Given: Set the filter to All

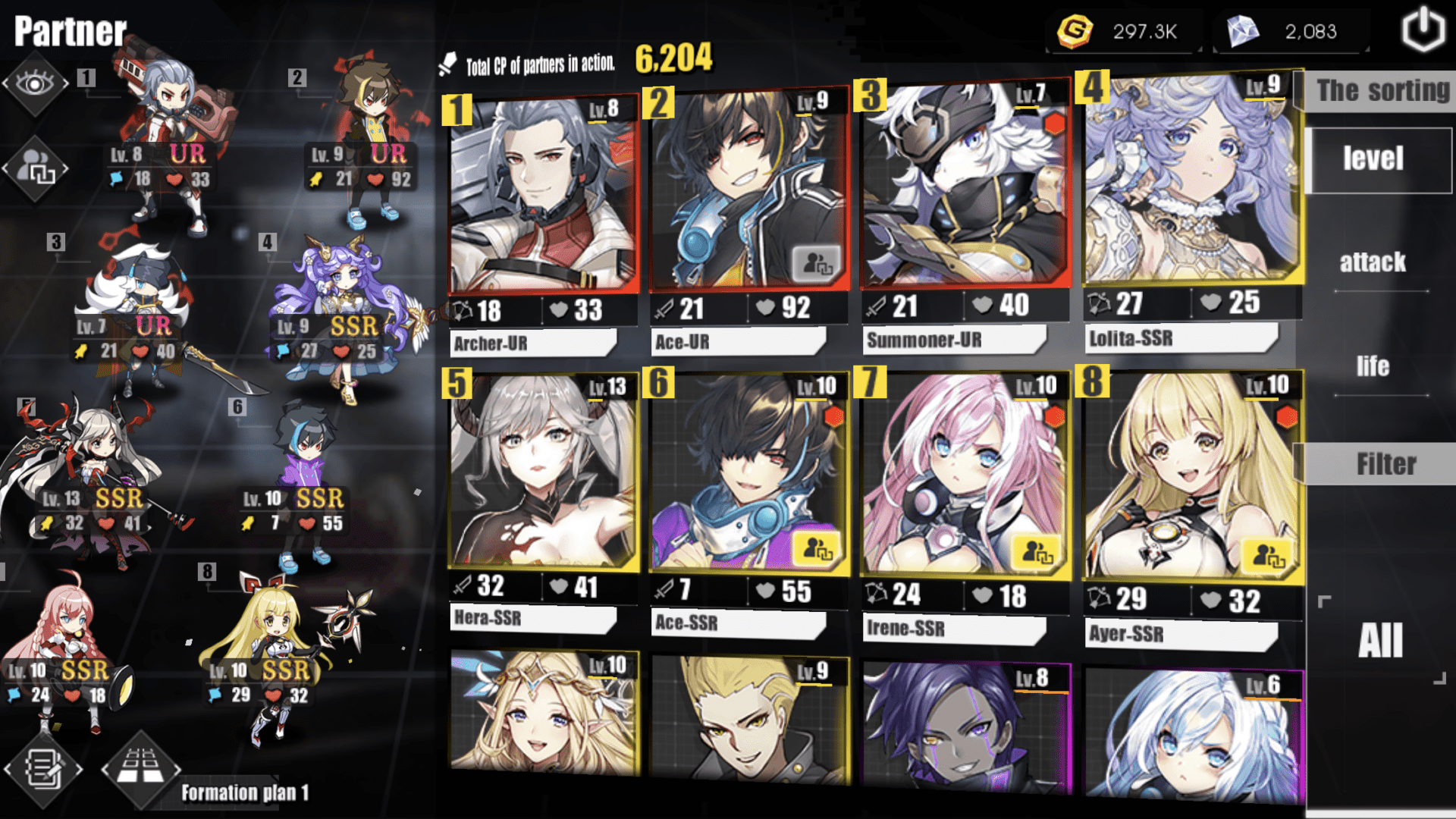Looking at the screenshot, I should pos(1380,641).
